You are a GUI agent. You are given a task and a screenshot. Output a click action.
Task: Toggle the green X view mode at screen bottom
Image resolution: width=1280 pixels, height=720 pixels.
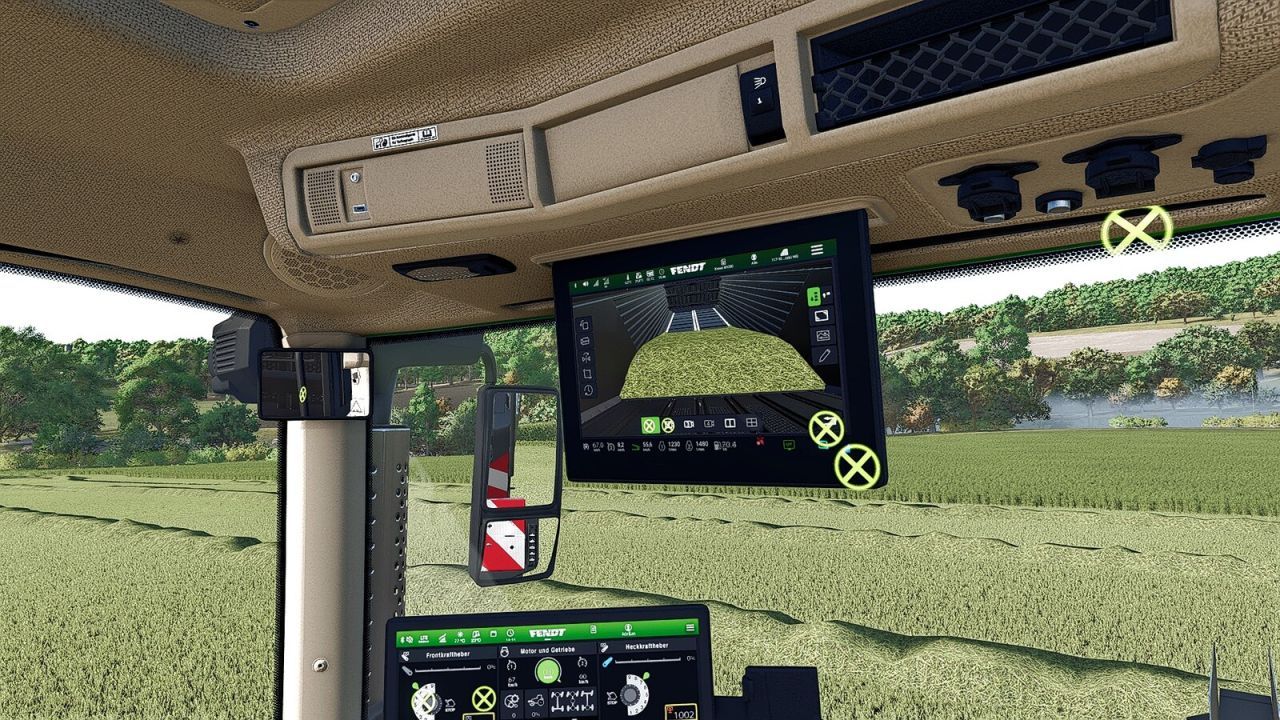[x=650, y=425]
